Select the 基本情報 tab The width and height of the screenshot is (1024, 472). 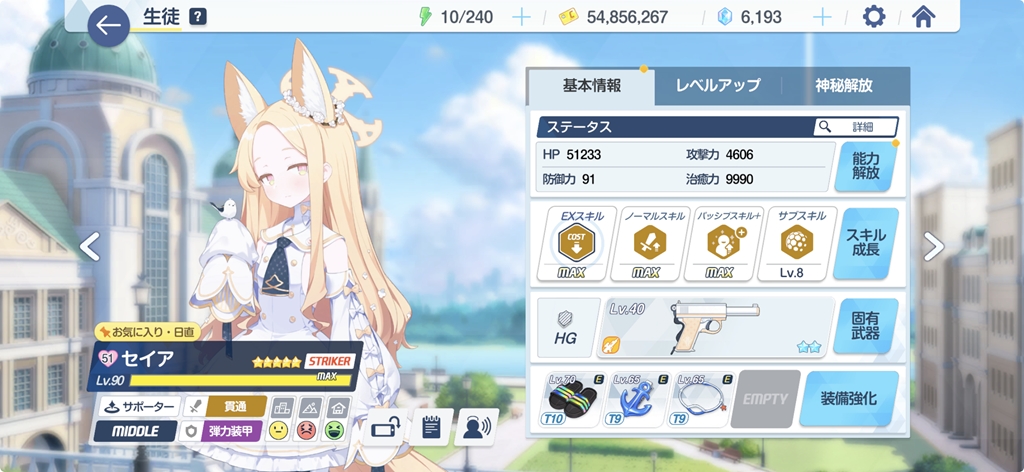point(592,86)
